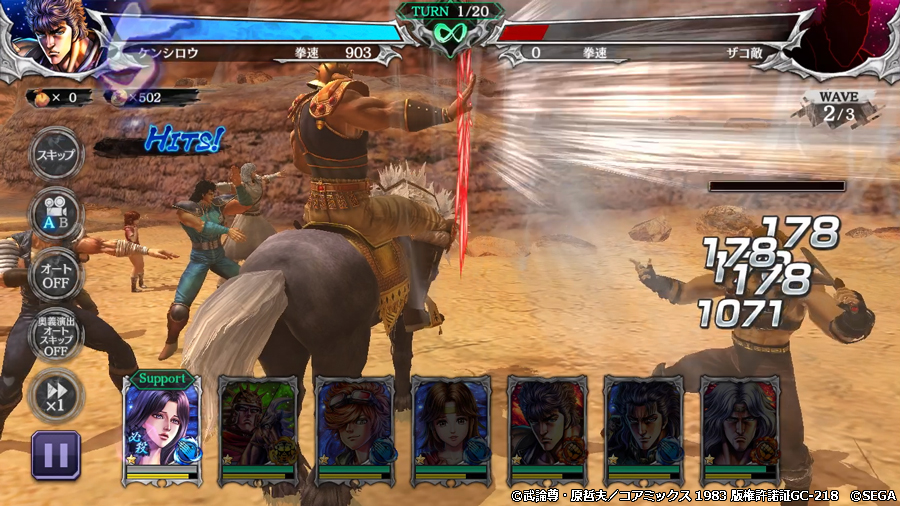The height and width of the screenshot is (506, 900).
Task: Open Kenshiro's portrait in the top corner
Action: [52, 36]
